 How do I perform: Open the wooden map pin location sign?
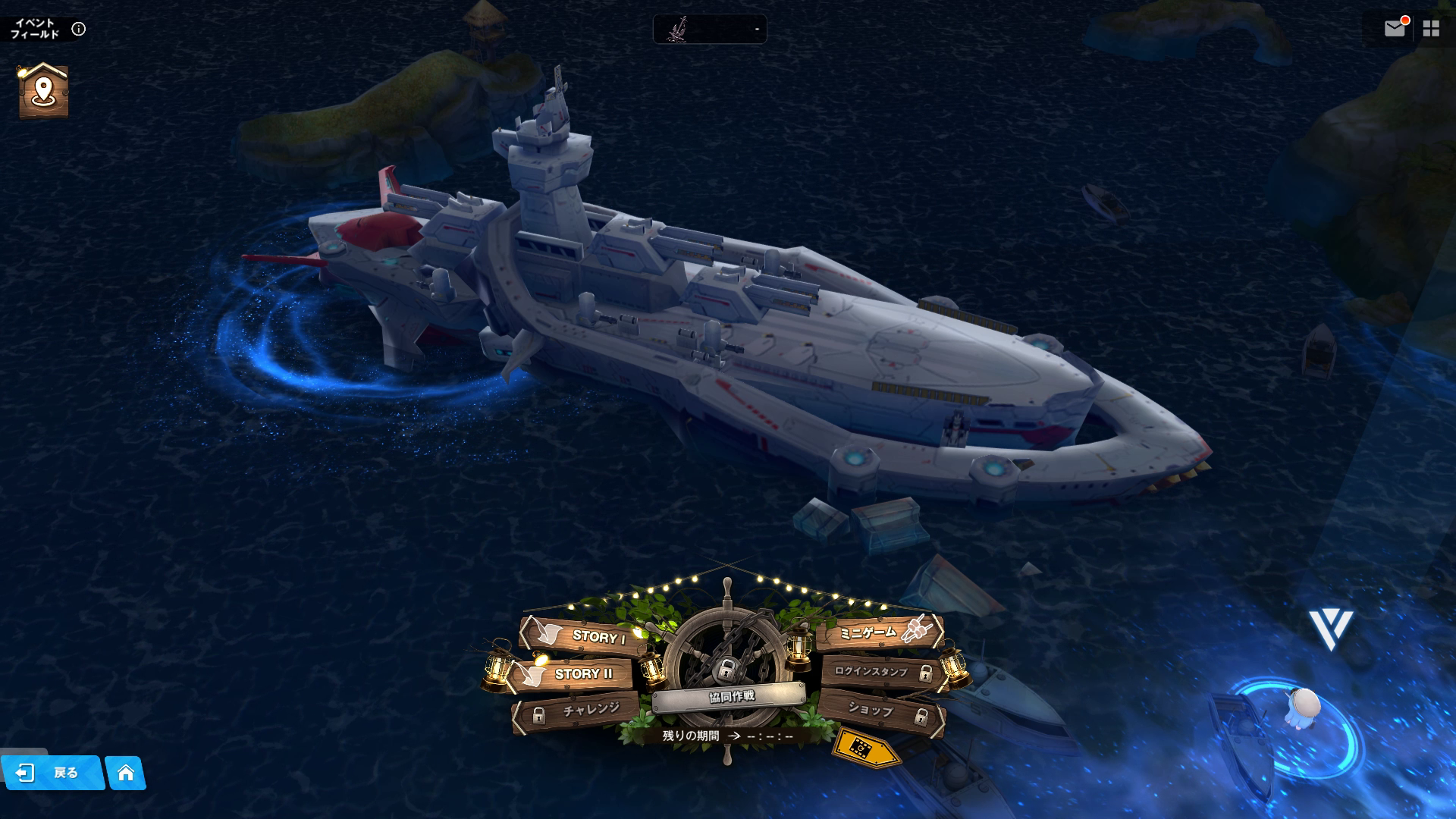pos(43,91)
